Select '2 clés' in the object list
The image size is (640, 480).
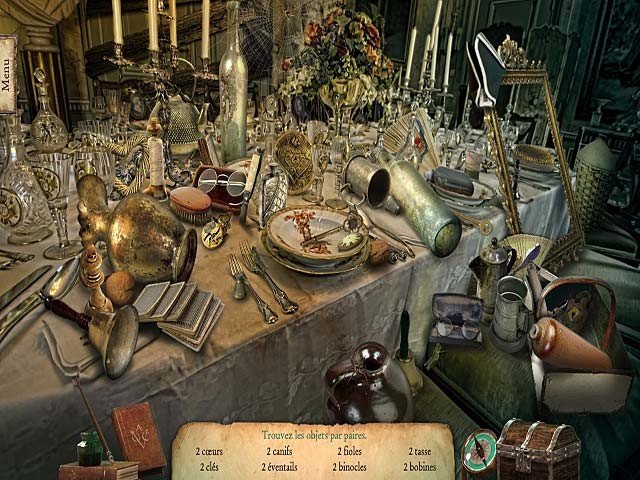tap(209, 466)
